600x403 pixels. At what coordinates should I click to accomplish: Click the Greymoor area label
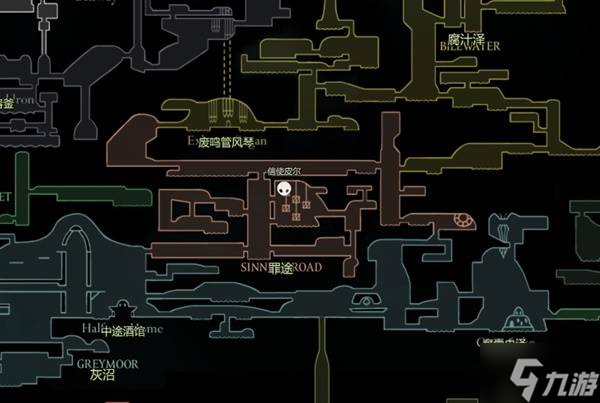pyautogui.click(x=108, y=370)
